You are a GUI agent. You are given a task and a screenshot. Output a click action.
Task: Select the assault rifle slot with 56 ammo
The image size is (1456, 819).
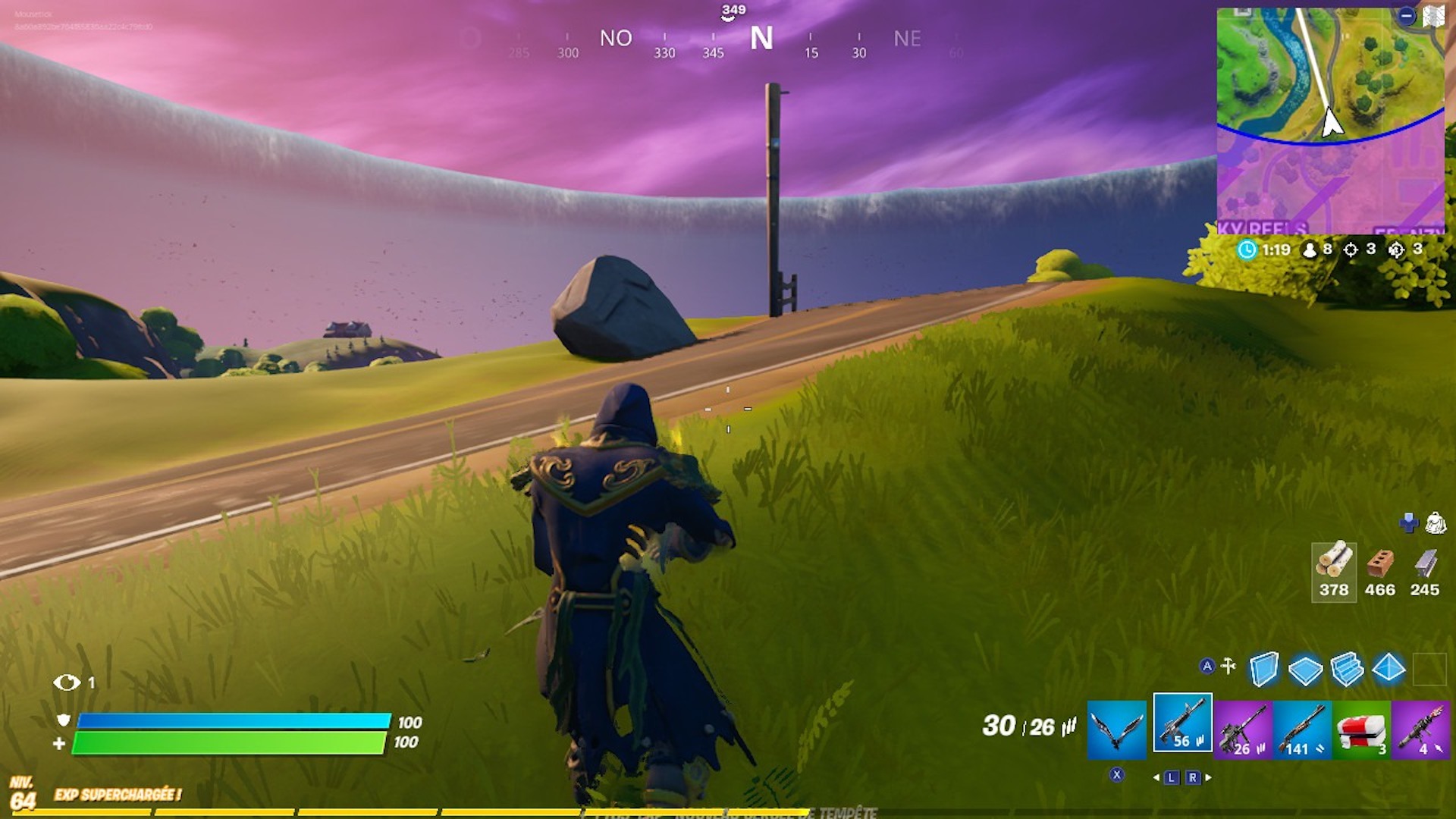pyautogui.click(x=1182, y=723)
